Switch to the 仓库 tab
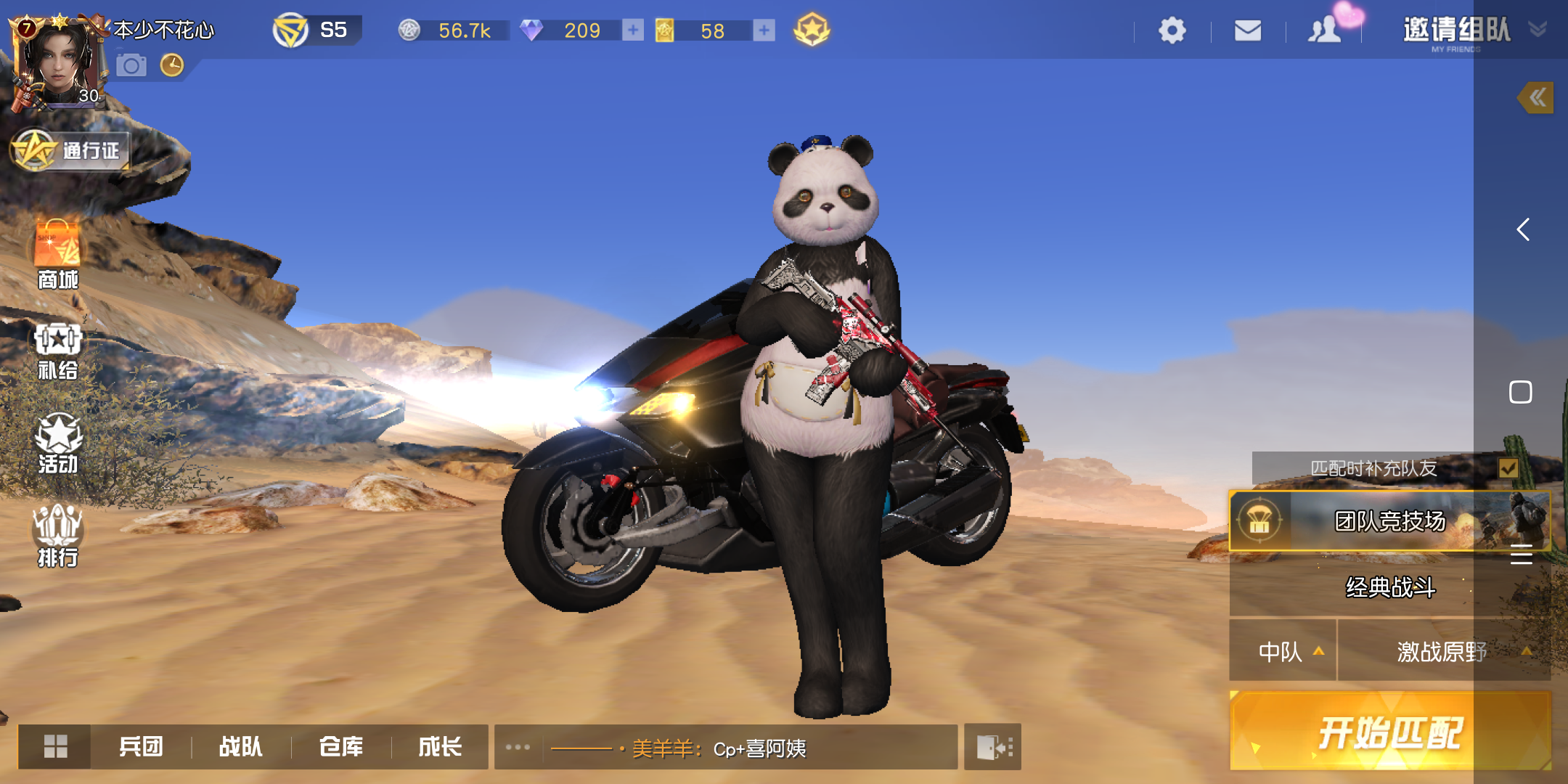This screenshot has height=784, width=1568. coord(341,746)
